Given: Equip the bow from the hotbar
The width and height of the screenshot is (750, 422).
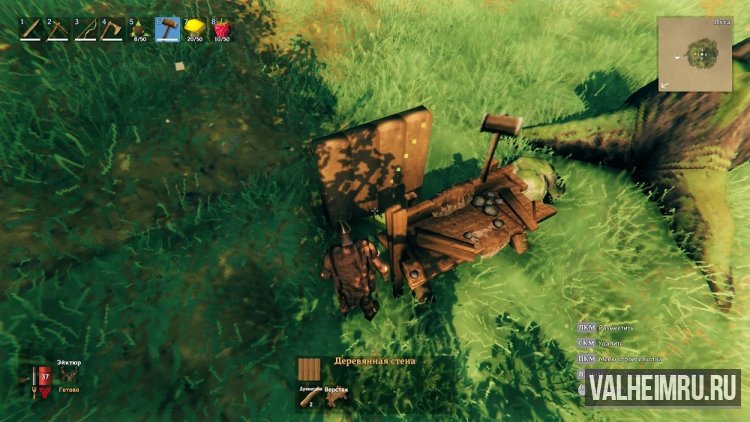Looking at the screenshot, I should tap(84, 31).
